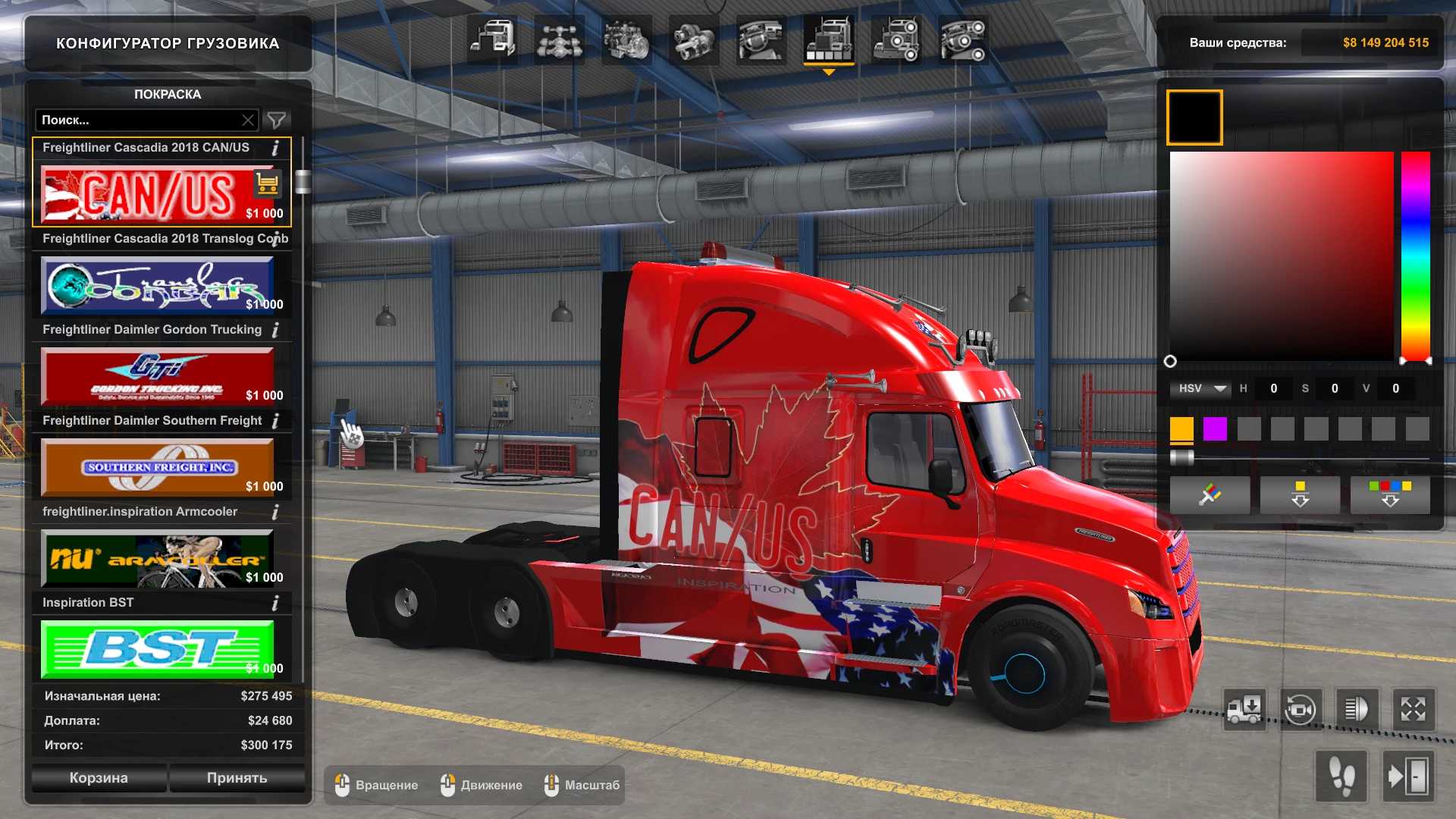Open the Корзина cart button

tap(99, 778)
